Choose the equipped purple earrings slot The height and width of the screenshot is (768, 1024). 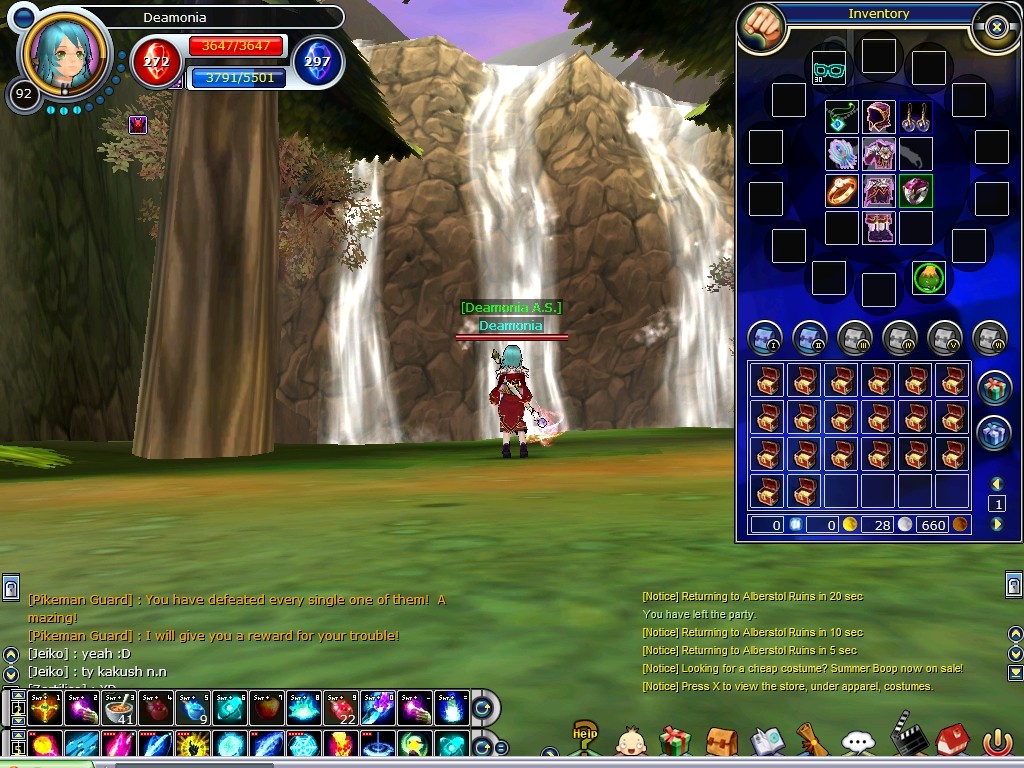pos(916,117)
